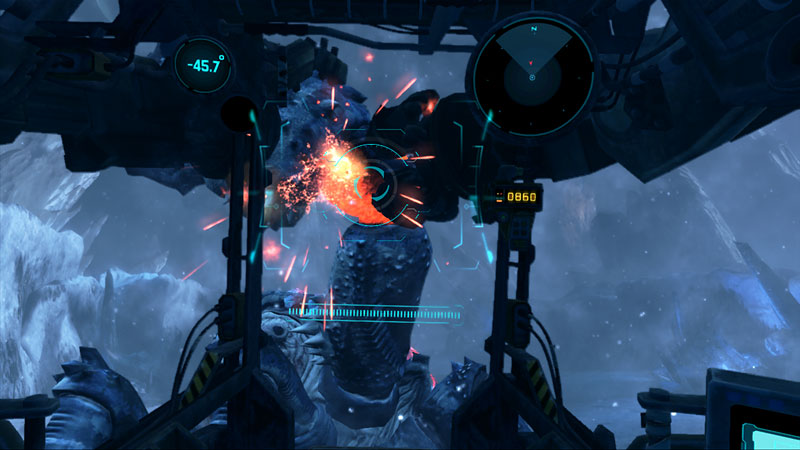800x450 pixels.
Task: Click the circular radar minimap
Action: pyautogui.click(x=534, y=76)
